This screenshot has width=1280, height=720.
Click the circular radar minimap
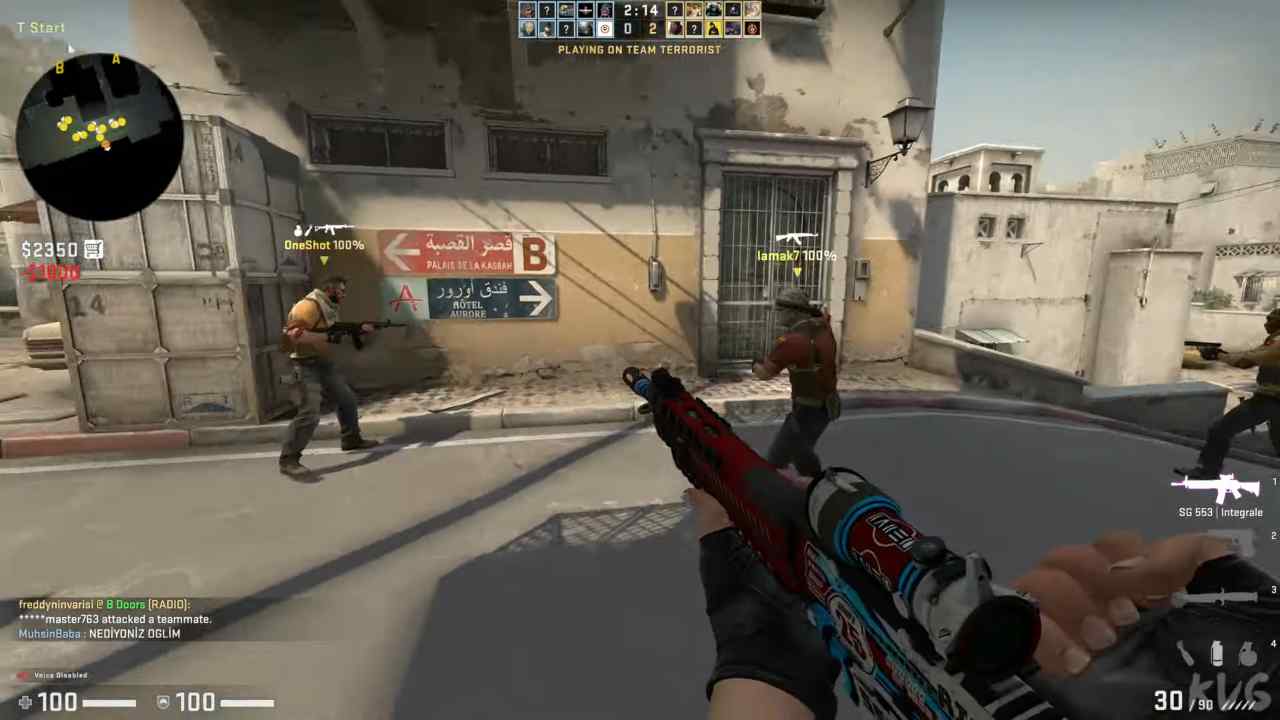tap(99, 137)
